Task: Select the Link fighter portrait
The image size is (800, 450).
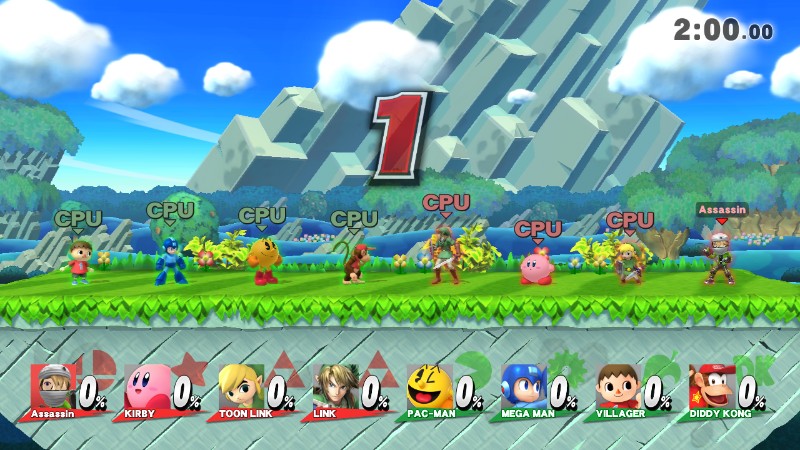Action: point(334,385)
